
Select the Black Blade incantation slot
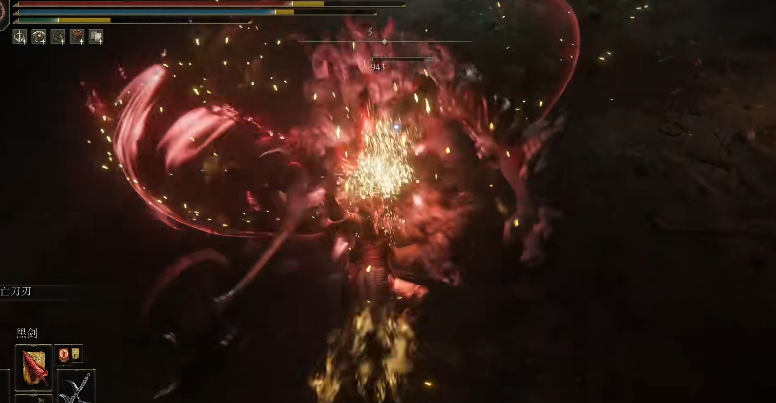(x=32, y=366)
